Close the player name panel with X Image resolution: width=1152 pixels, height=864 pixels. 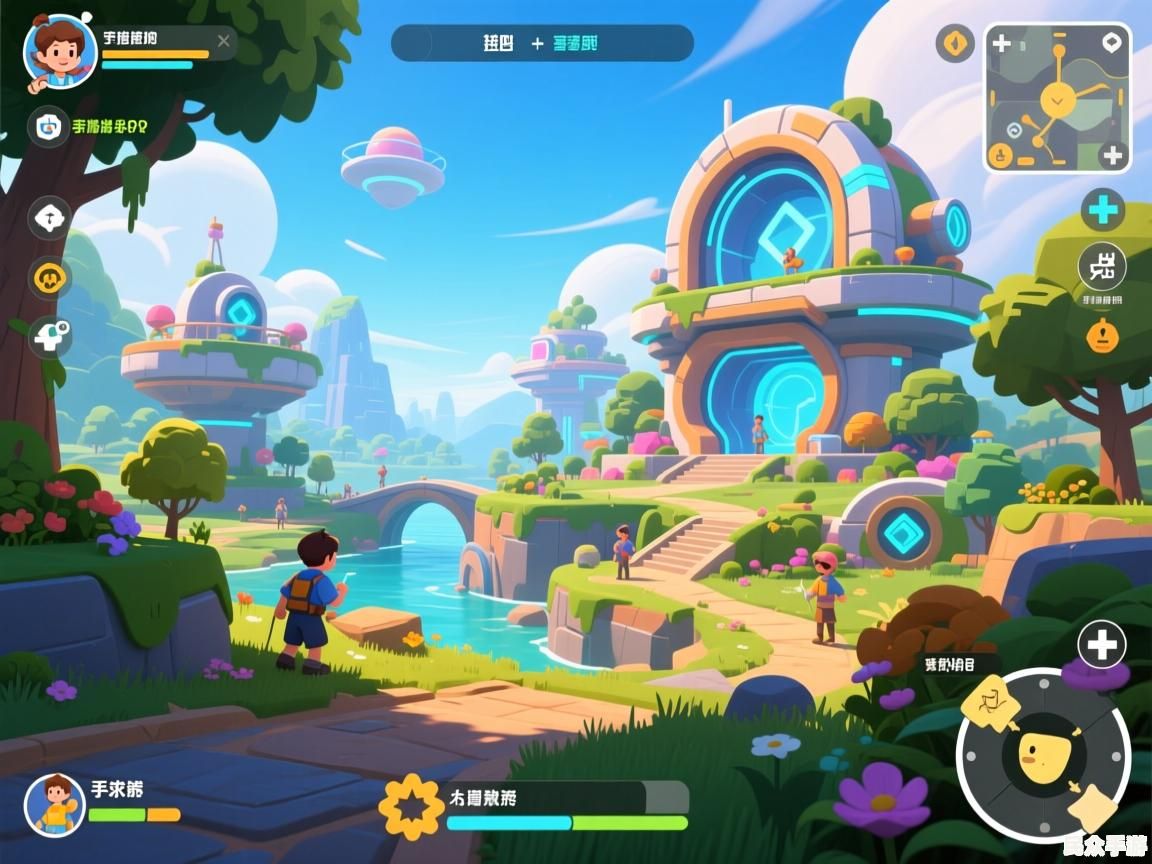pyautogui.click(x=223, y=41)
